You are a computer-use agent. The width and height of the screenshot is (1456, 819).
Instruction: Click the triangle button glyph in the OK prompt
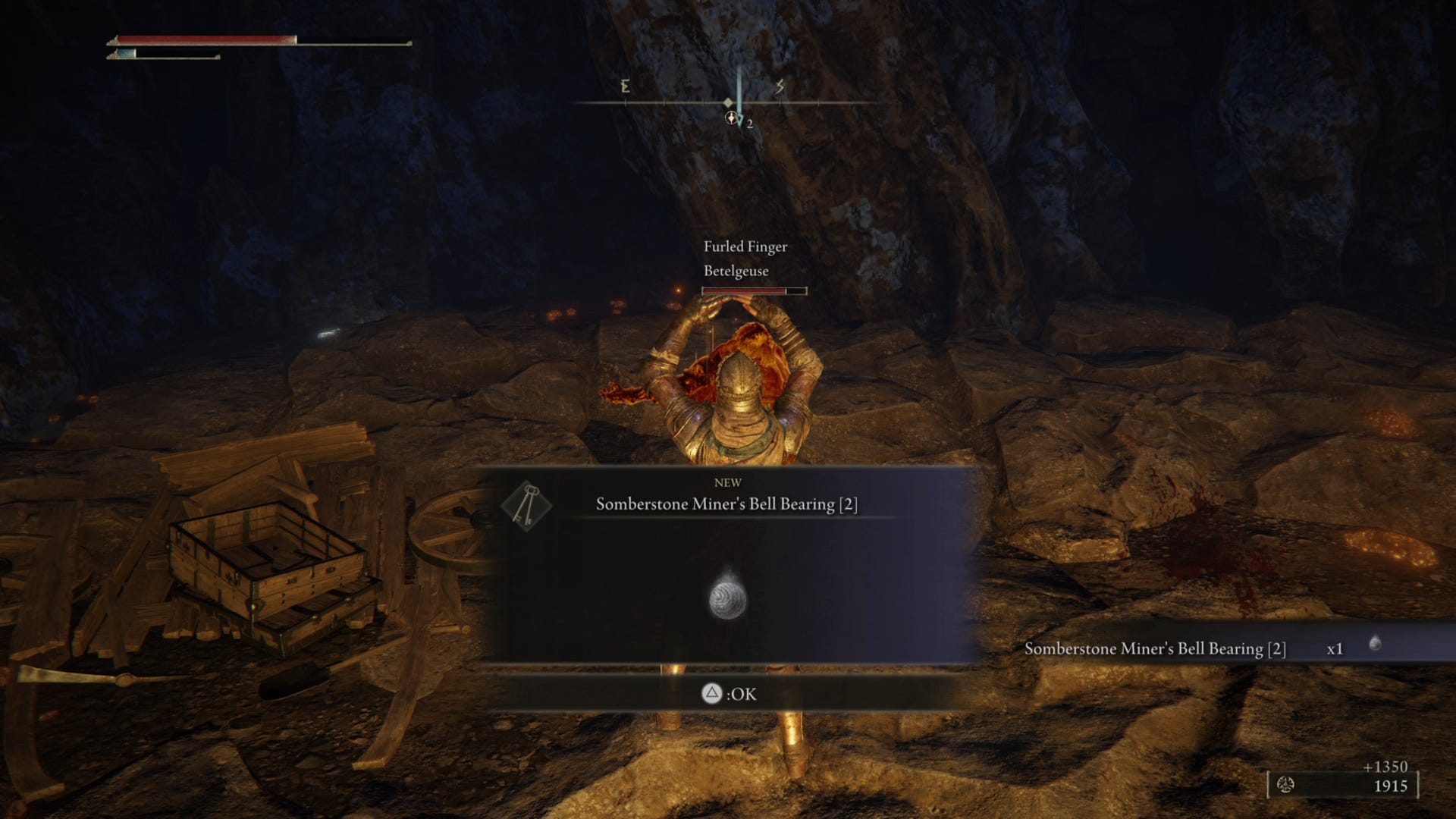pos(711,693)
